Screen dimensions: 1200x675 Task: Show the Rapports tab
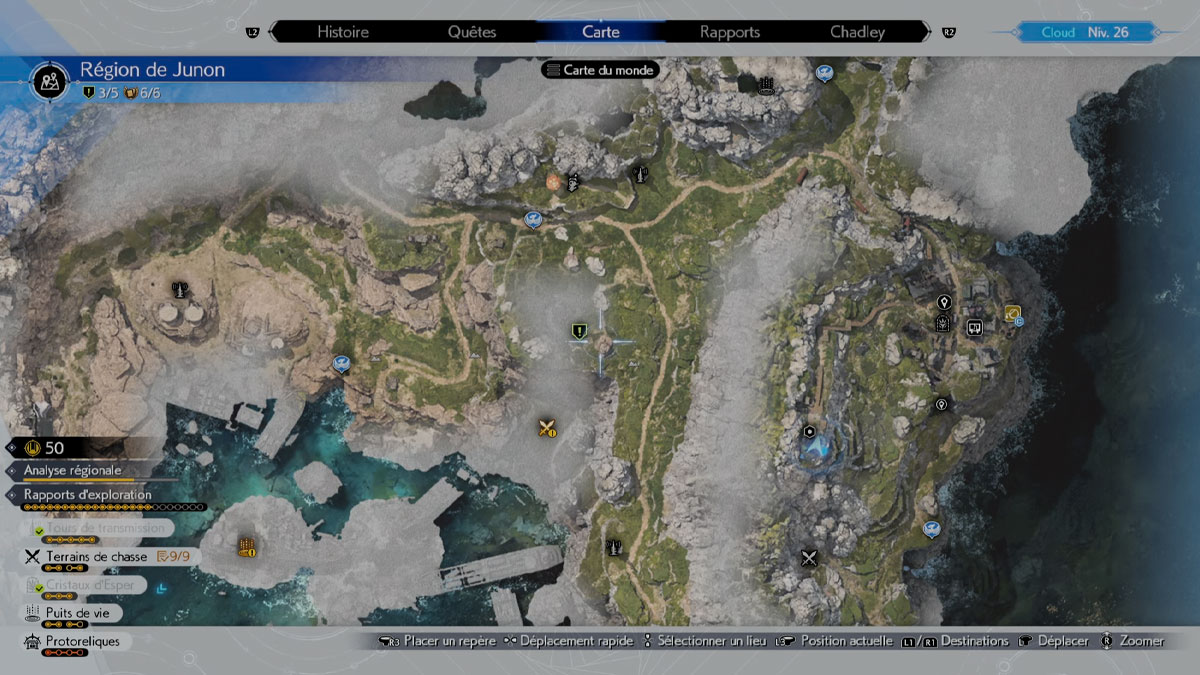click(730, 32)
